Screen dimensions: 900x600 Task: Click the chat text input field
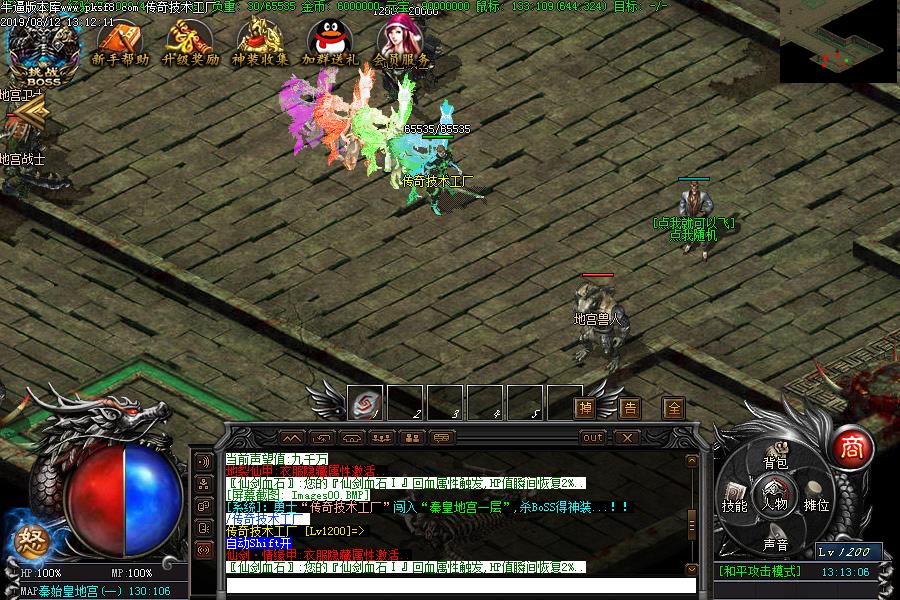(x=460, y=585)
